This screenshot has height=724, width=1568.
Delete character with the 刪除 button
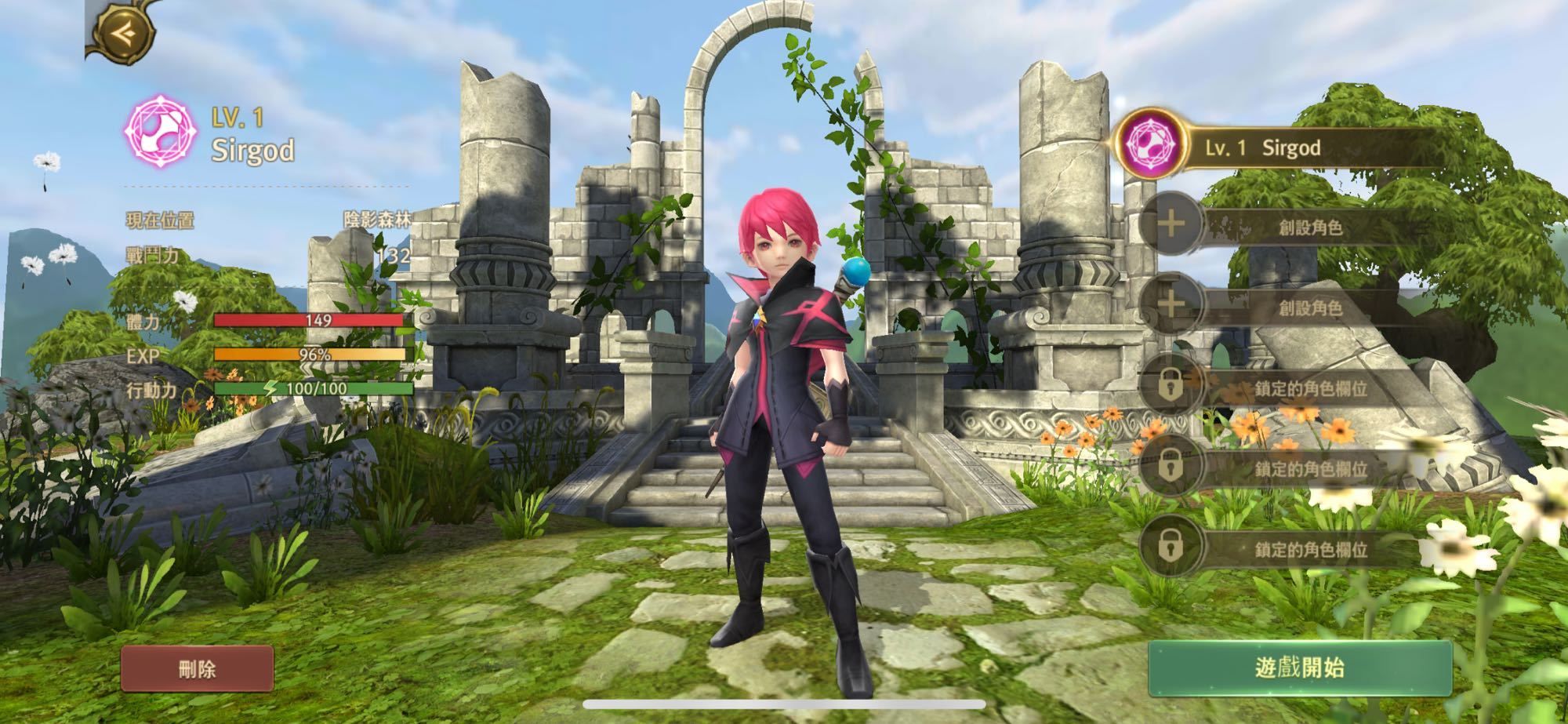[x=197, y=669]
